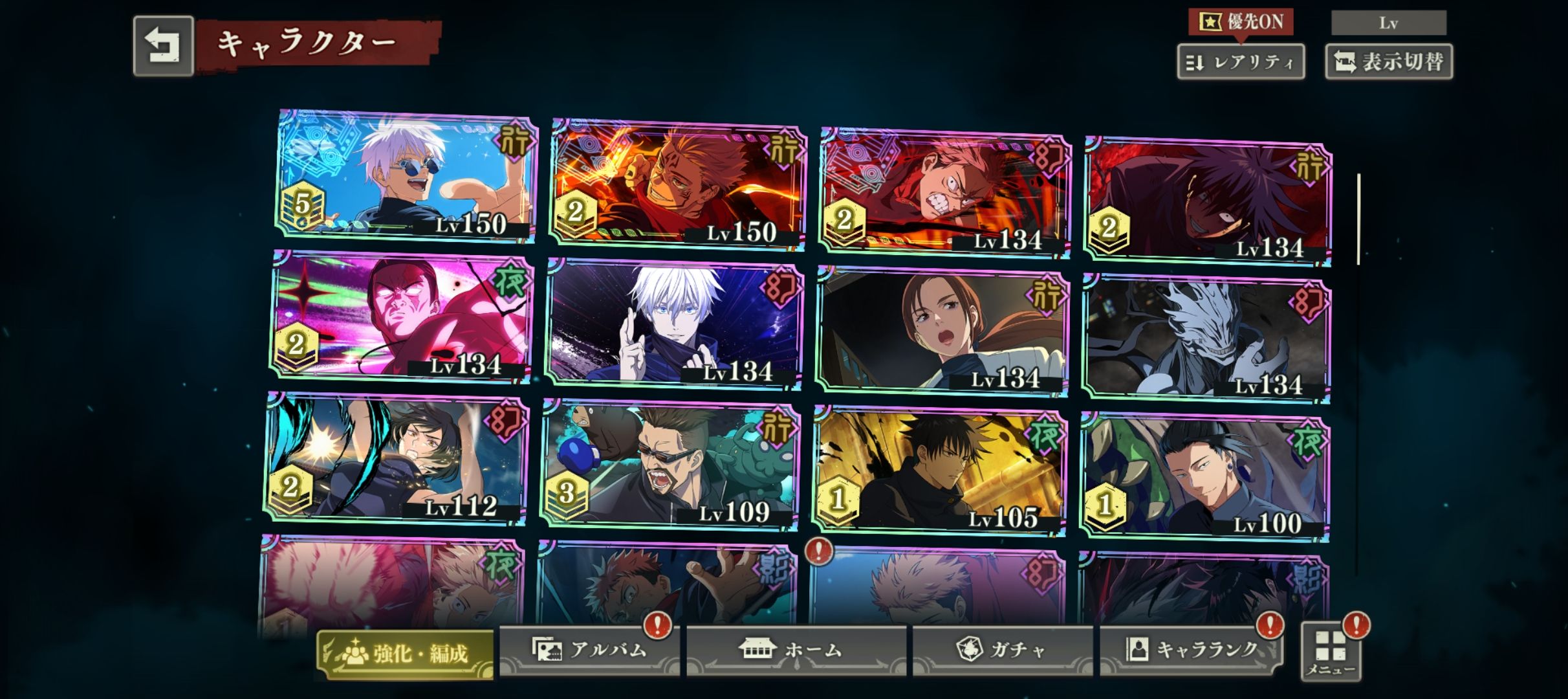Viewport: 1568px width, 699px height.
Task: Select the Lv134 pale cursed spirit card
Action: pyautogui.click(x=1207, y=338)
